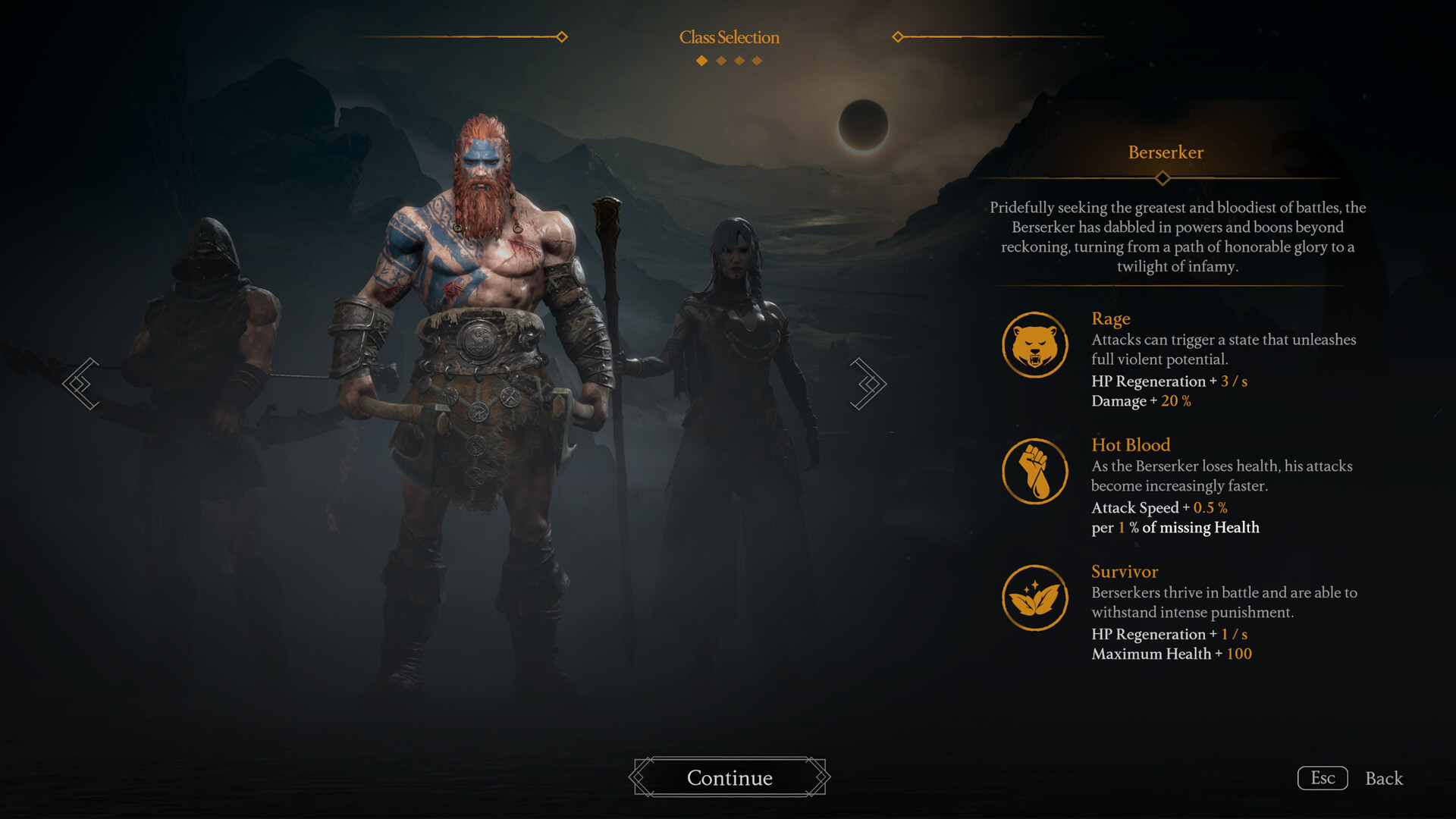Select the first diamond indicator under Class Selection
The height and width of the screenshot is (819, 1456).
pyautogui.click(x=700, y=61)
